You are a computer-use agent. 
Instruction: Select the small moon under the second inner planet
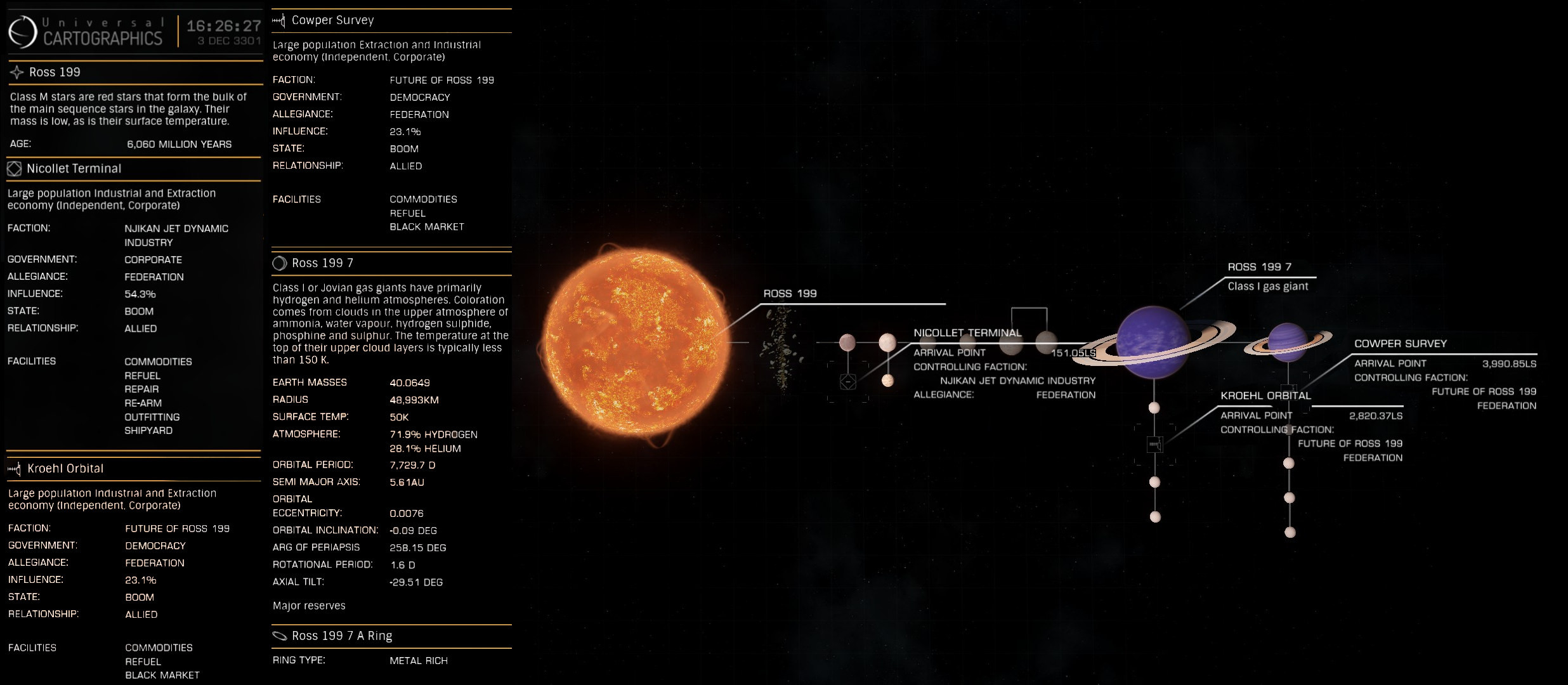point(888,381)
